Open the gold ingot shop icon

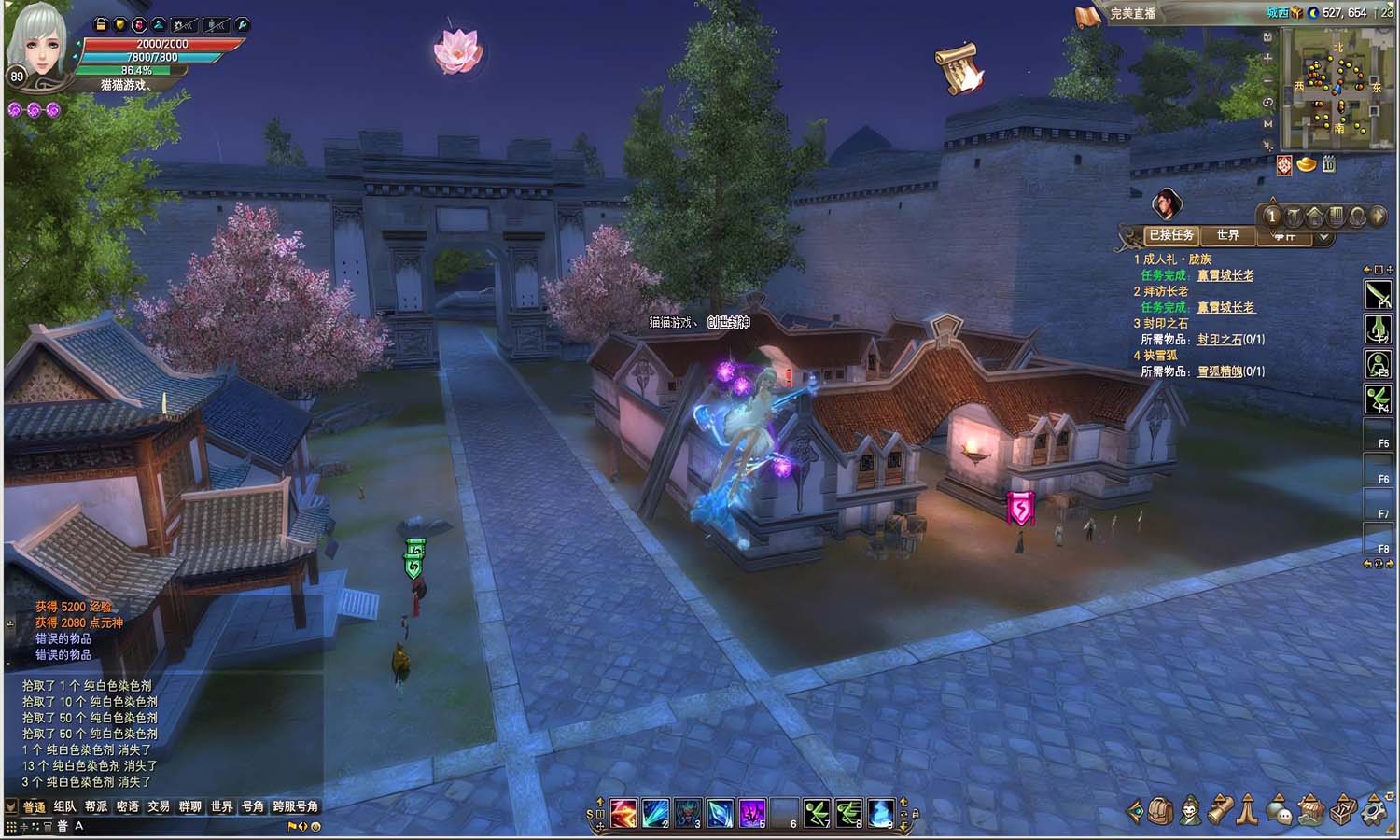pos(1307,165)
